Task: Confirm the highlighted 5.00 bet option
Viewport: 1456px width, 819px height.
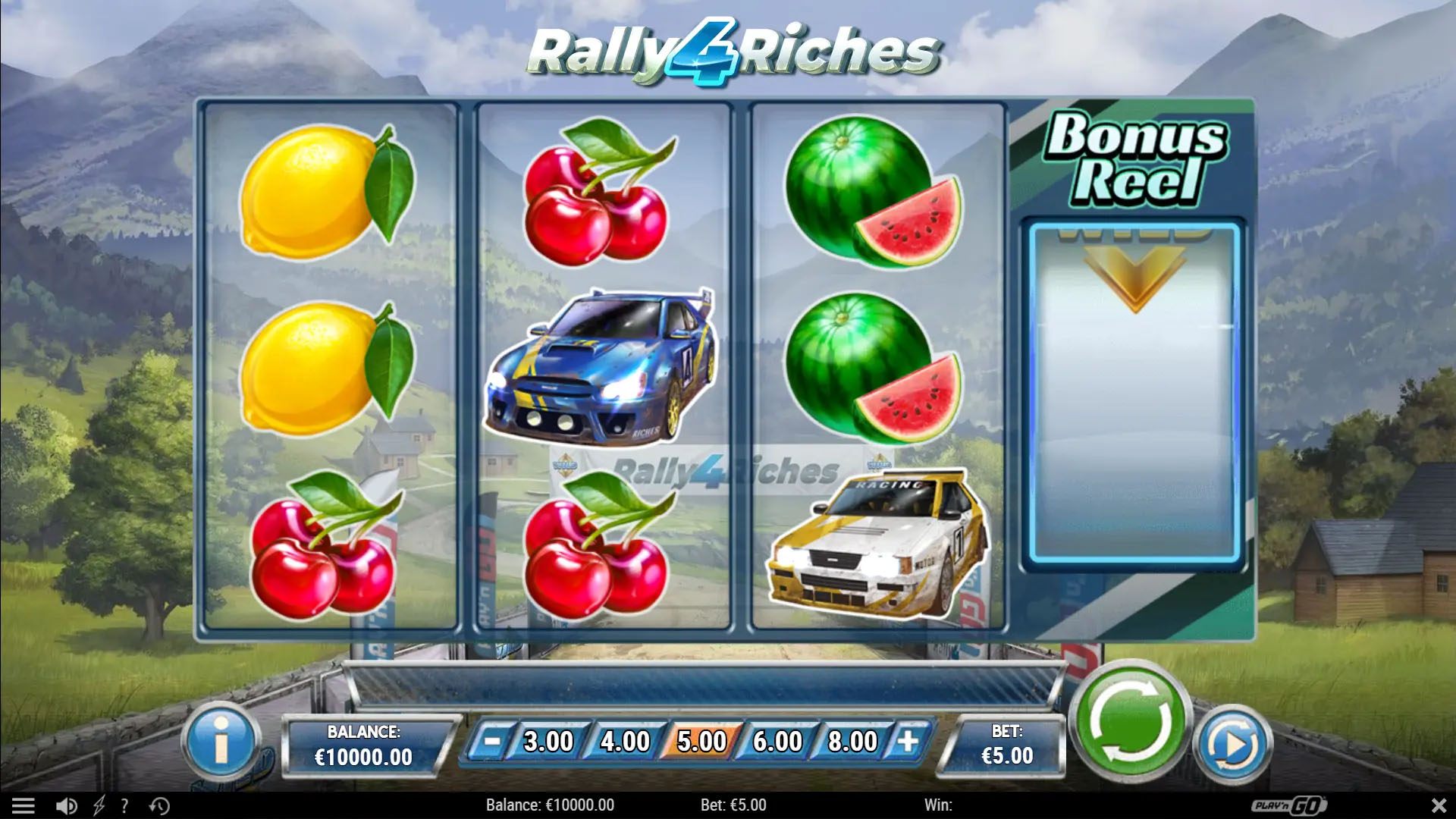Action: pos(700,741)
